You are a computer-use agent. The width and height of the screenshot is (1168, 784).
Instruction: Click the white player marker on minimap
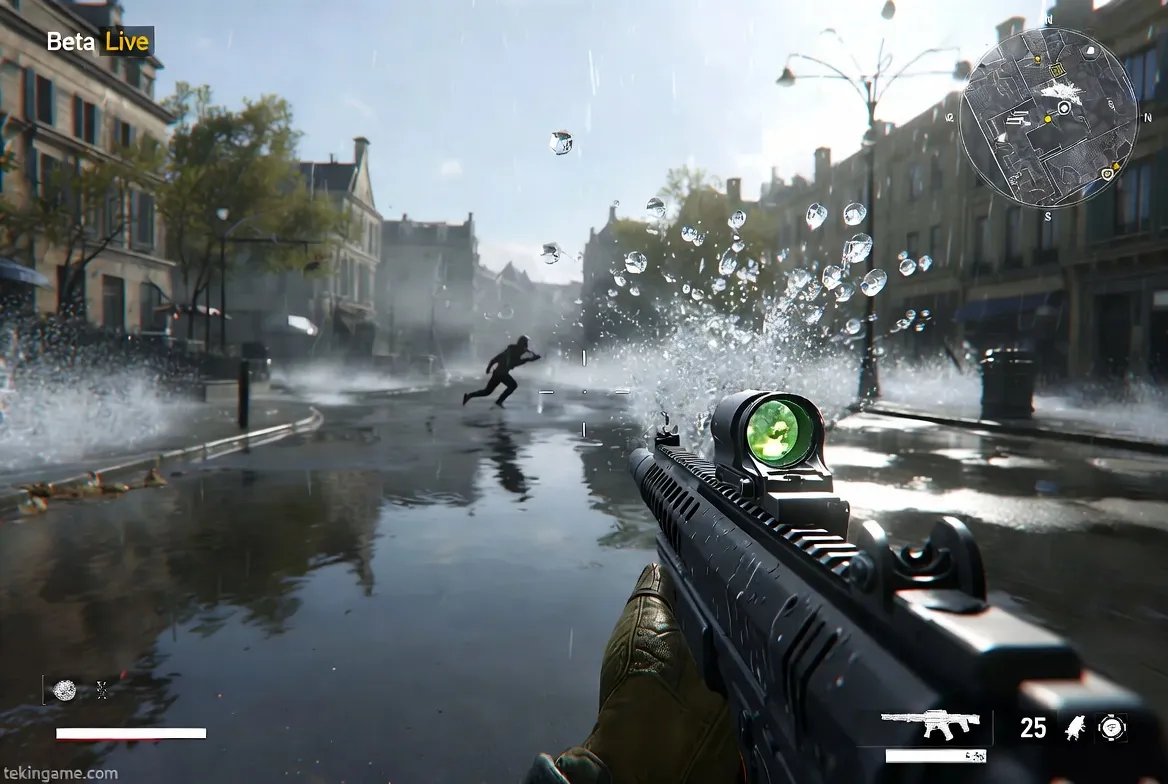pyautogui.click(x=1064, y=106)
